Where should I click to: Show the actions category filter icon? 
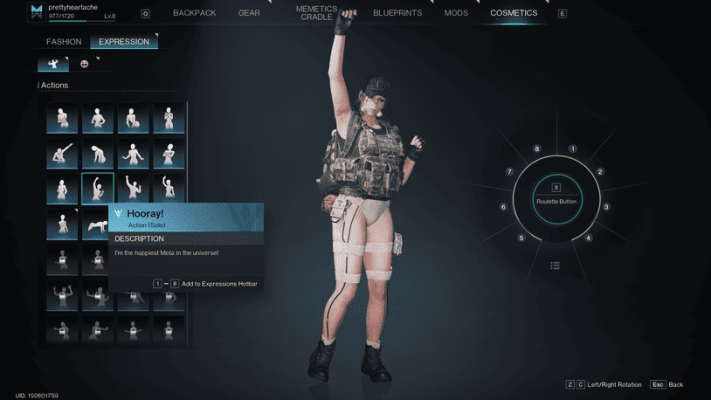pyautogui.click(x=53, y=64)
